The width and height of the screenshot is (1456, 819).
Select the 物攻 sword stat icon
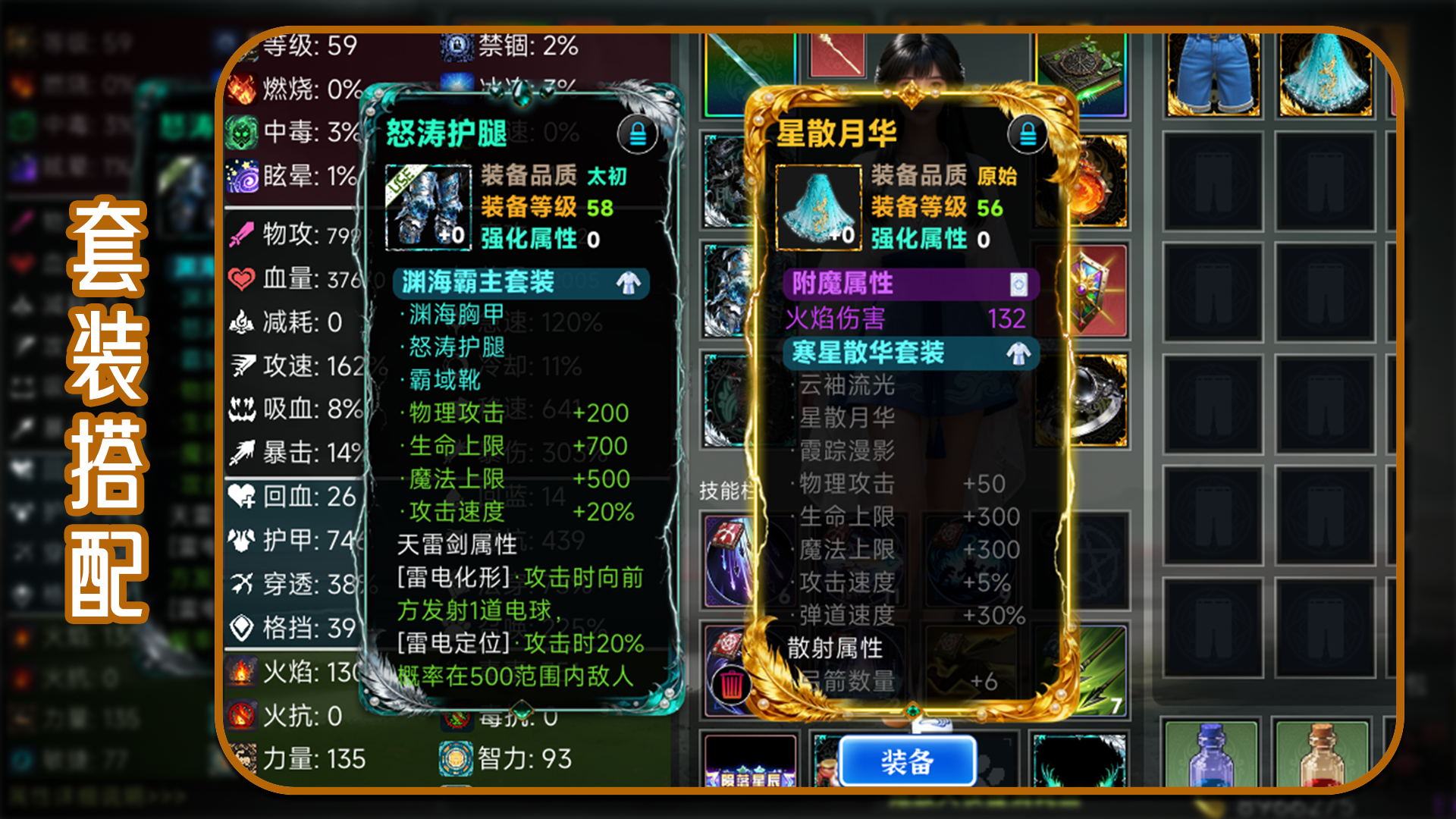[x=240, y=235]
